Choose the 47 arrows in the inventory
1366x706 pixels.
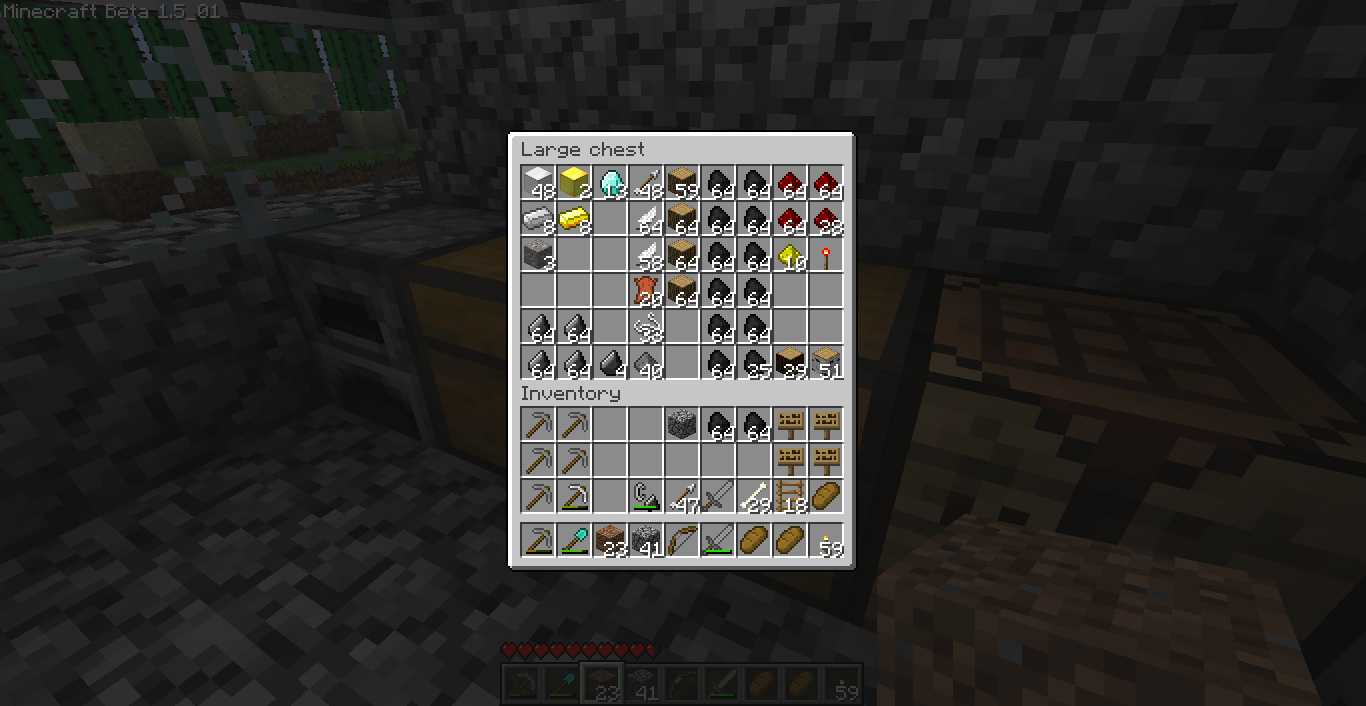(682, 496)
